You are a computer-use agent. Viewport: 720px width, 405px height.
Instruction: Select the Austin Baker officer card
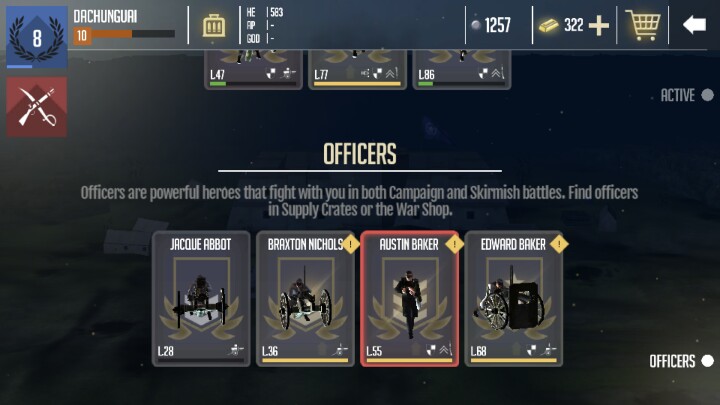point(409,298)
